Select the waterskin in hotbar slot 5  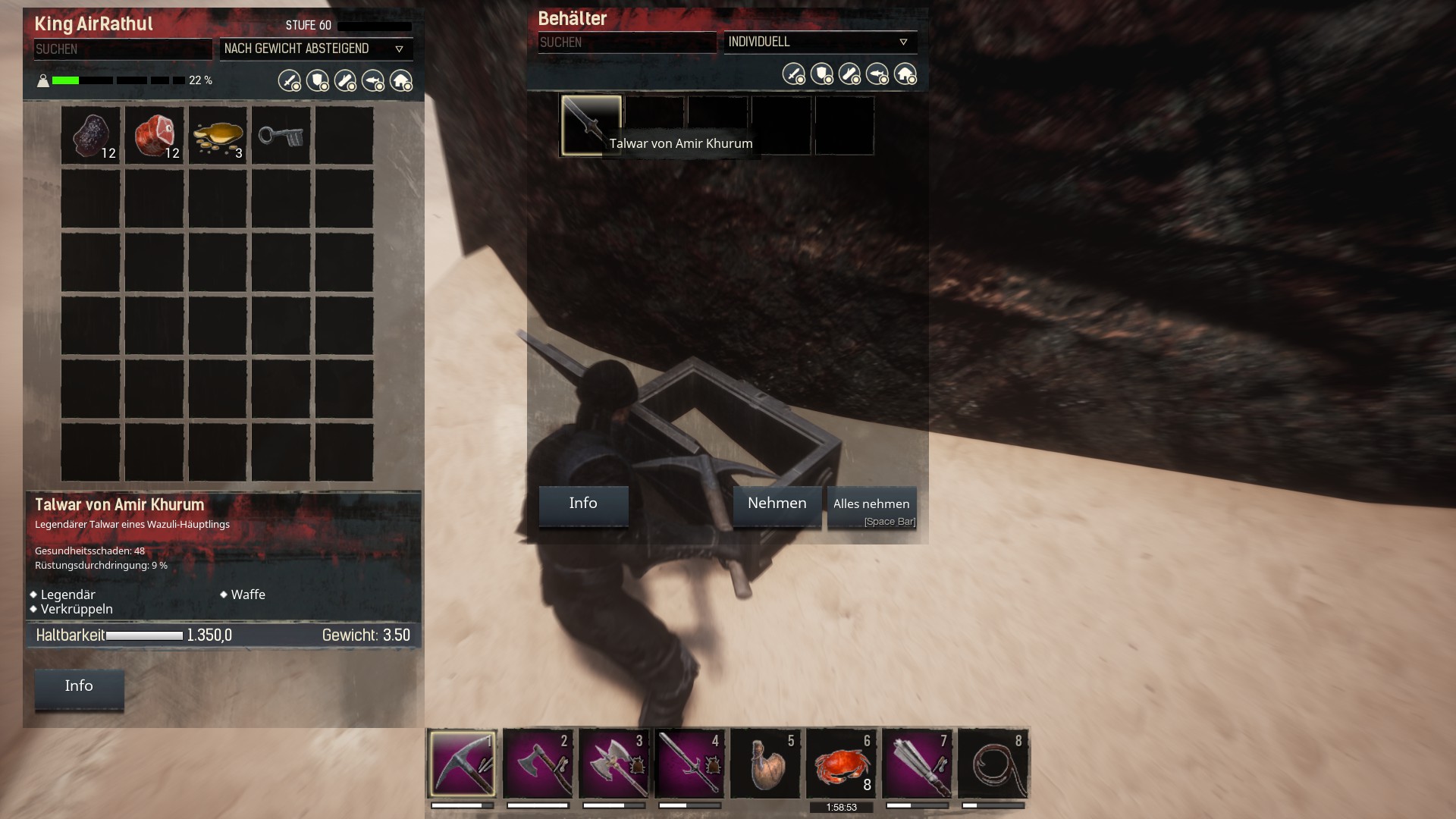coord(765,764)
